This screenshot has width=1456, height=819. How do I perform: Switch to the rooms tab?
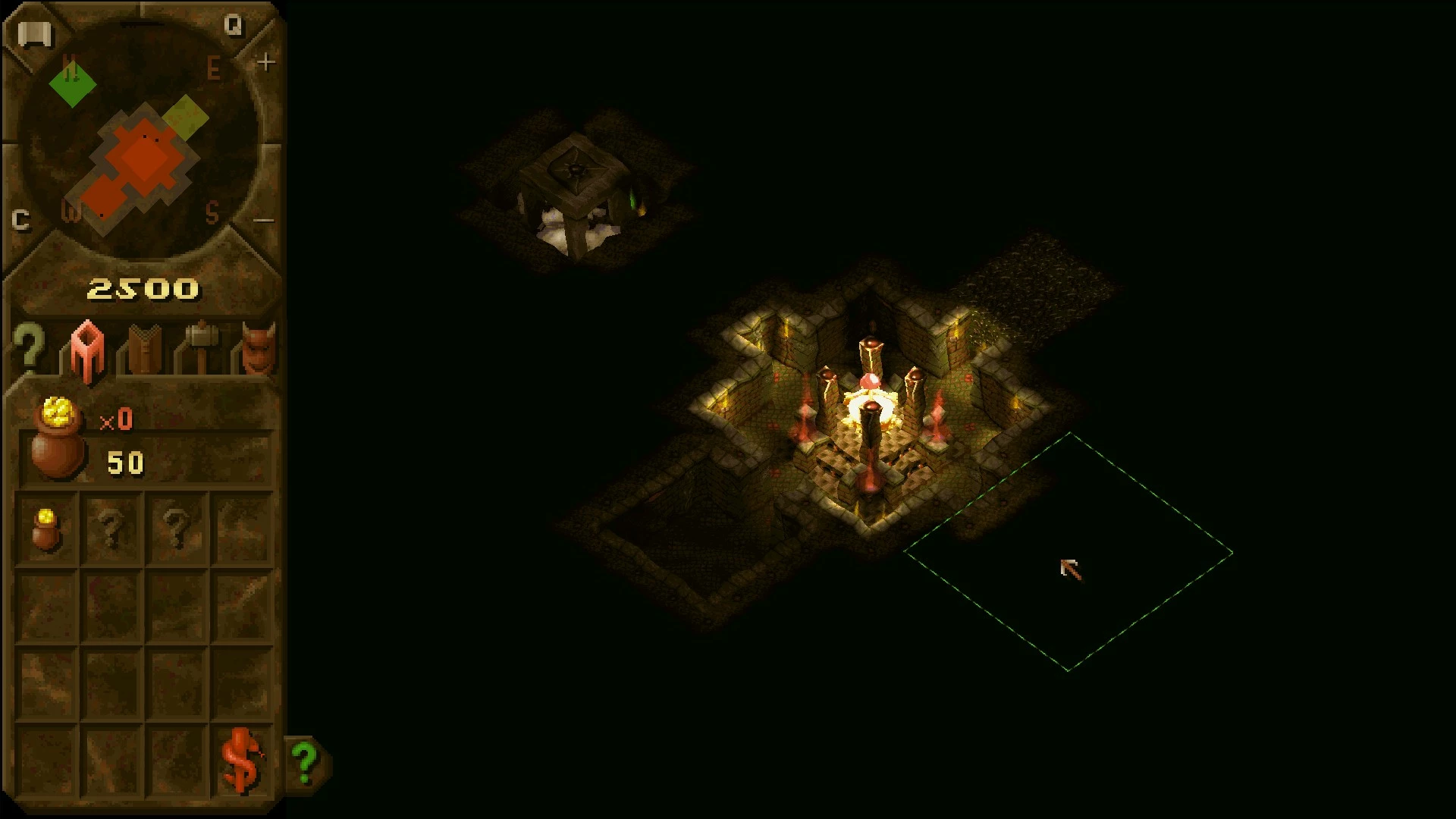click(86, 350)
